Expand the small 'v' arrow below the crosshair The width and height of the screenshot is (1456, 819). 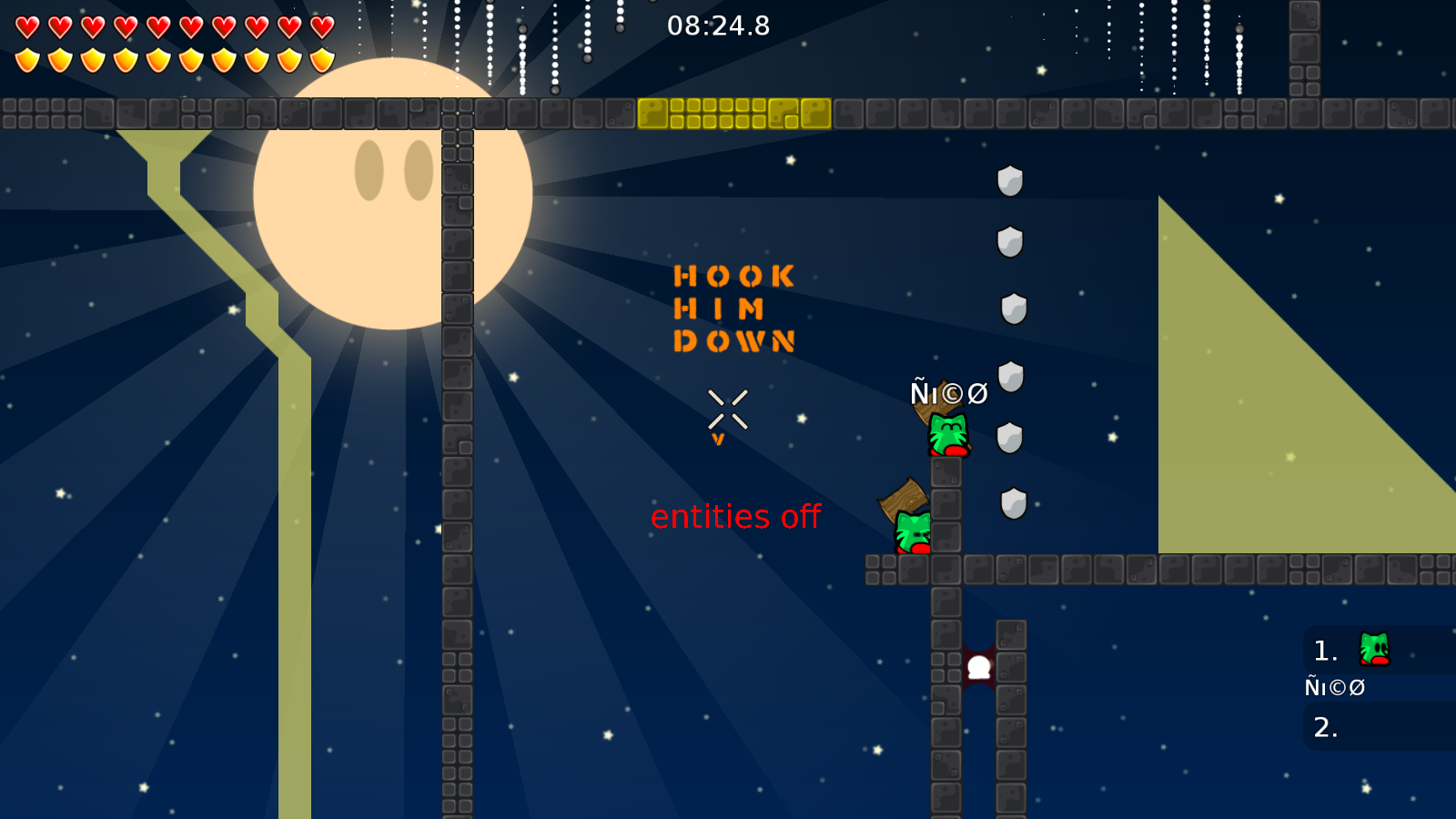719,439
